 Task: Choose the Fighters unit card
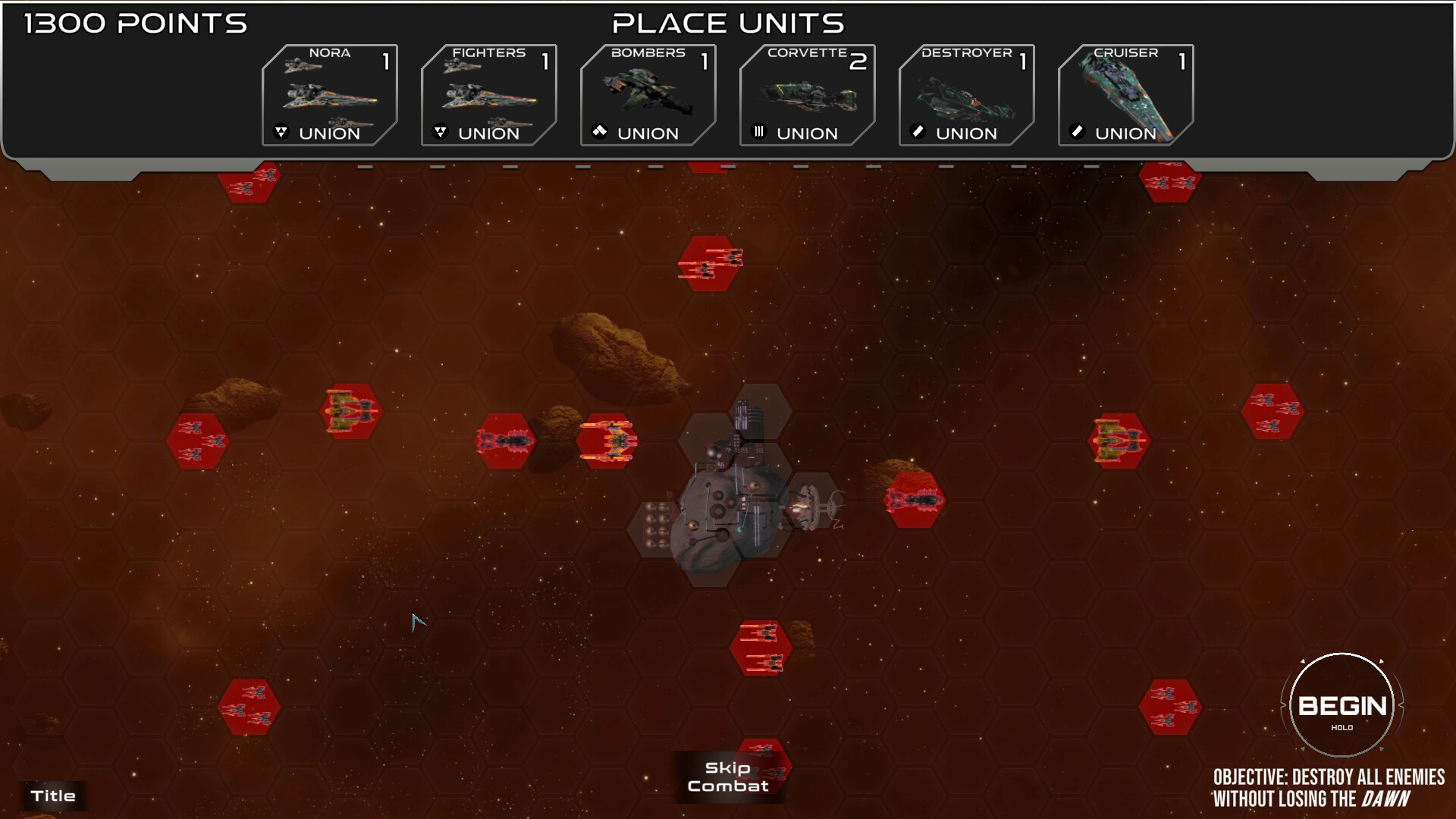point(489,95)
